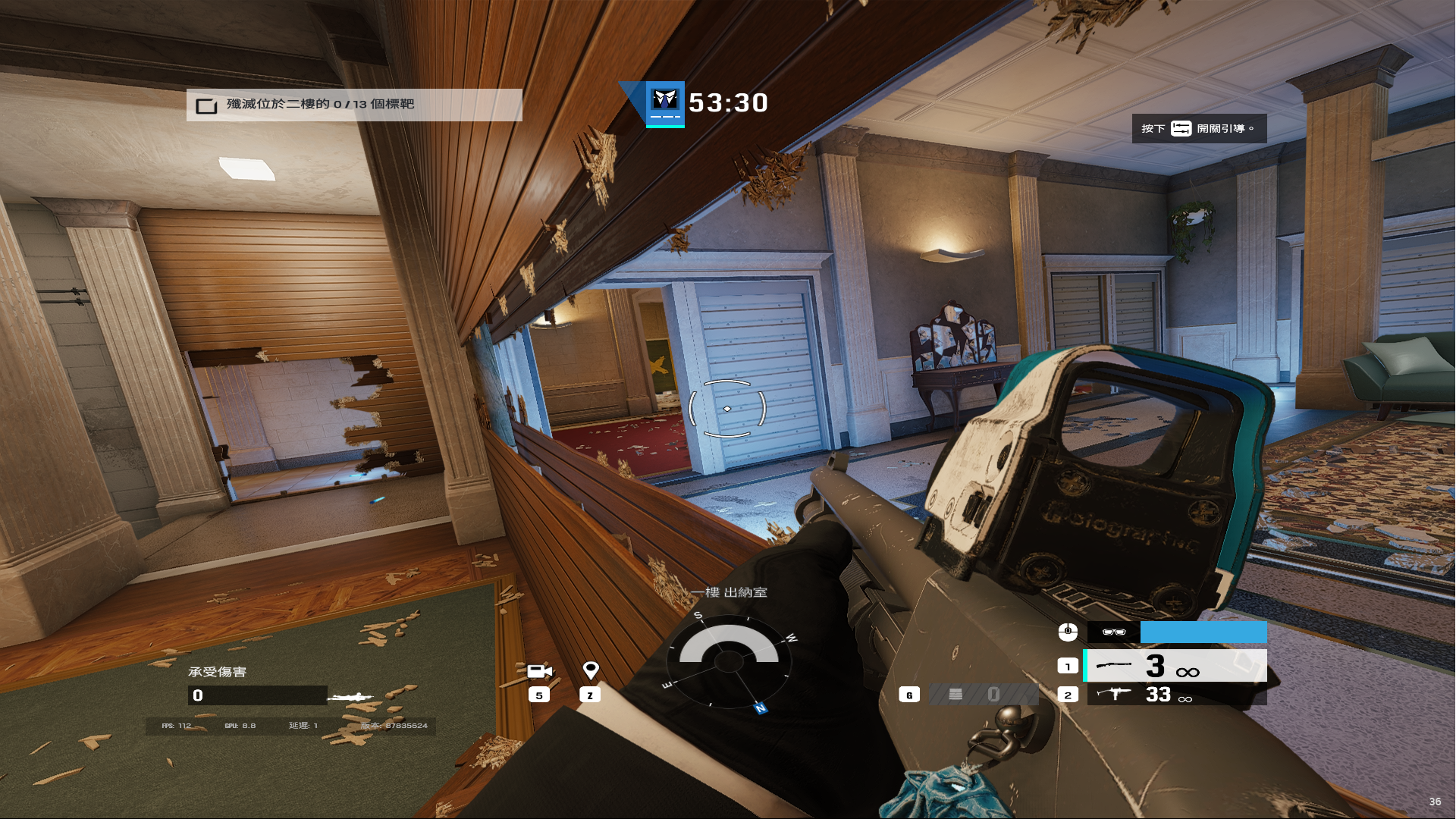Select the depleted gadget slot
Viewport: 1456px width, 819px height.
pos(984,695)
